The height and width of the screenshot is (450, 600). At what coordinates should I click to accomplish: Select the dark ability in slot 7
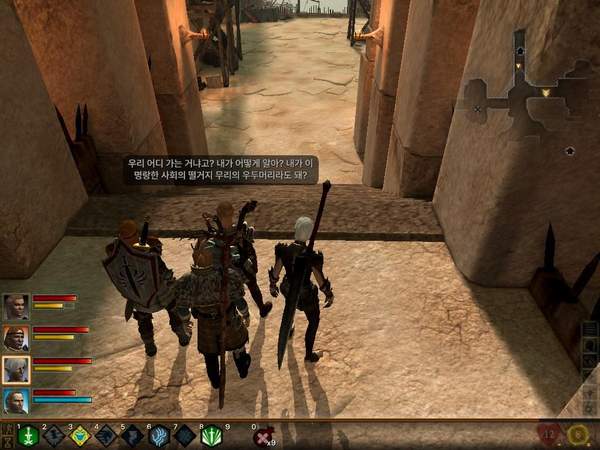(x=185, y=436)
